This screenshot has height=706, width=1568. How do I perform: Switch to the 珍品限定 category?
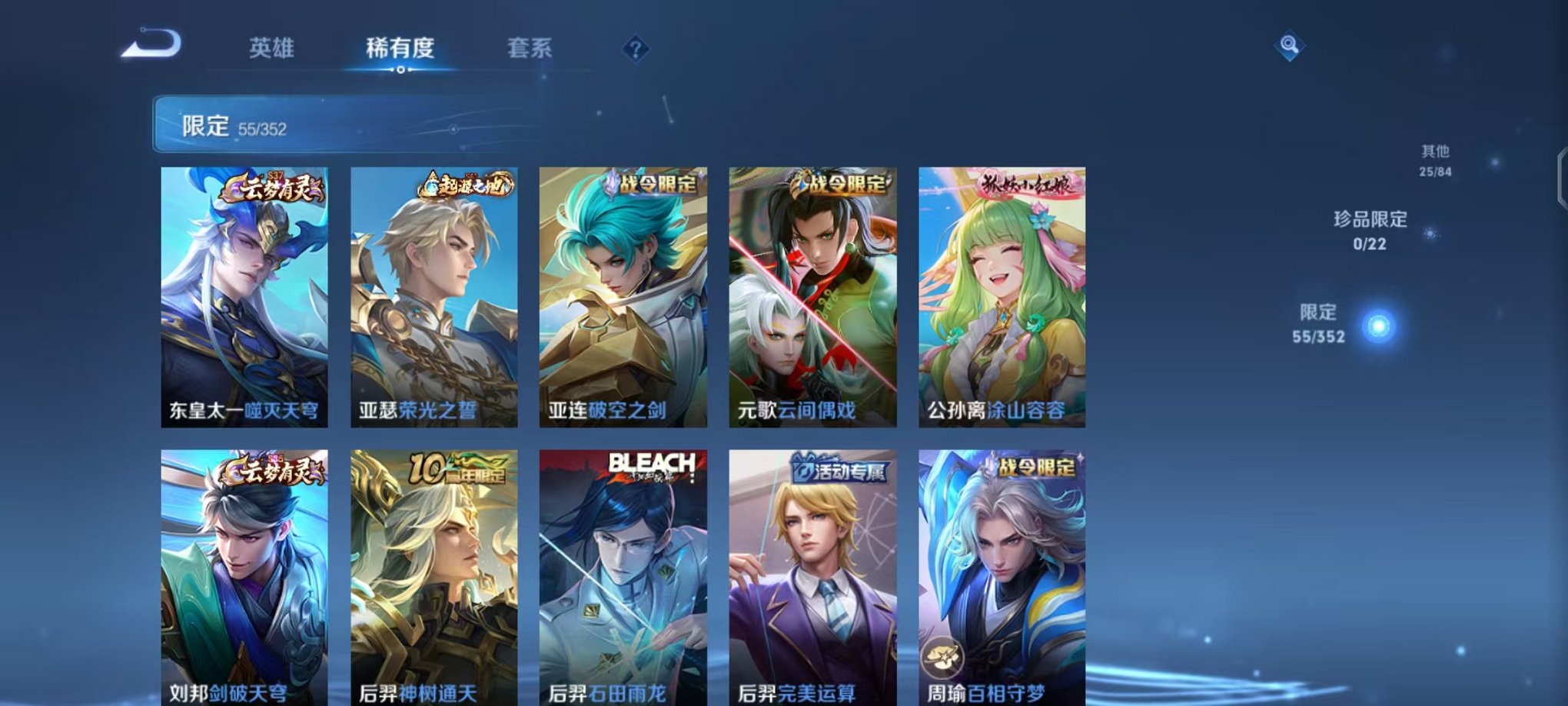click(x=1370, y=228)
